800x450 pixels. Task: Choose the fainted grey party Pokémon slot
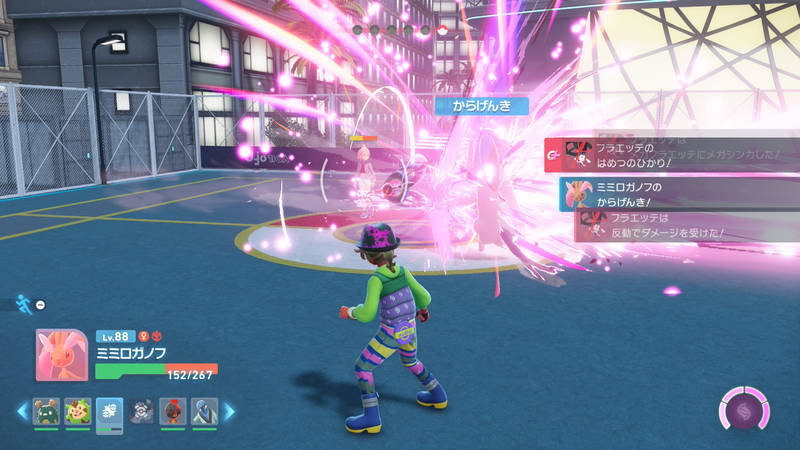click(143, 411)
